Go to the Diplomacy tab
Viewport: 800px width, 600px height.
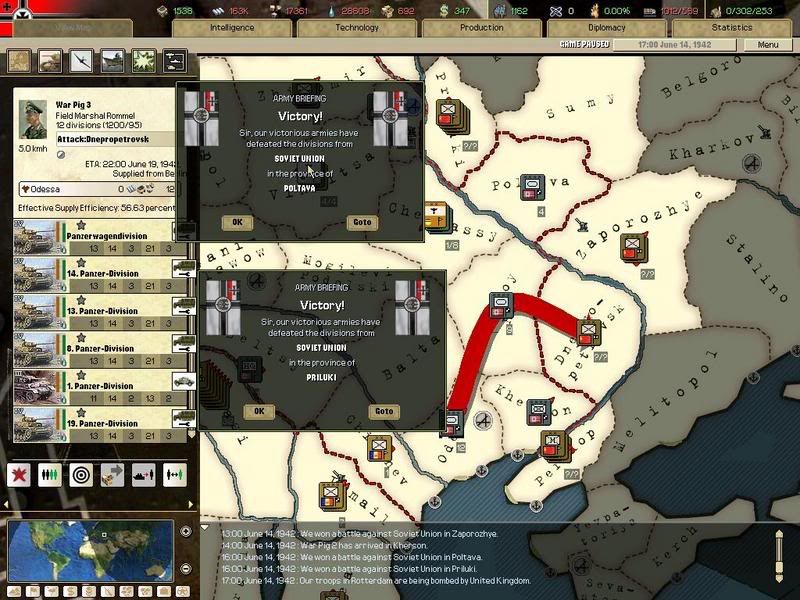606,28
